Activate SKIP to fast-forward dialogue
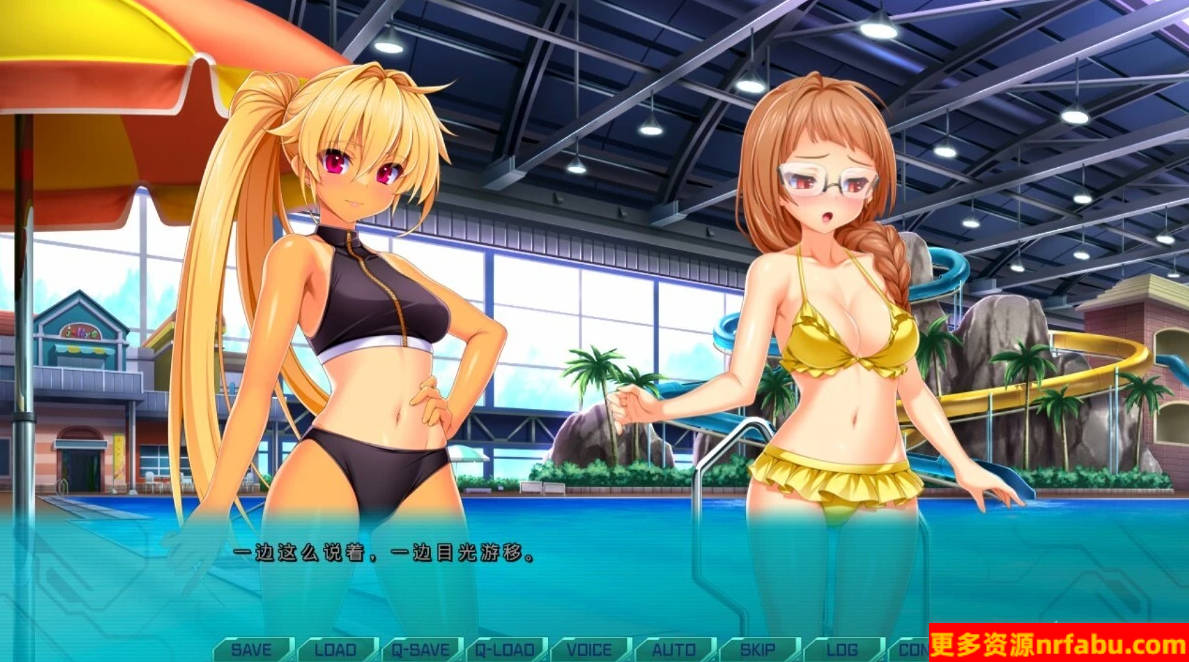The width and height of the screenshot is (1189, 662). pos(758,649)
